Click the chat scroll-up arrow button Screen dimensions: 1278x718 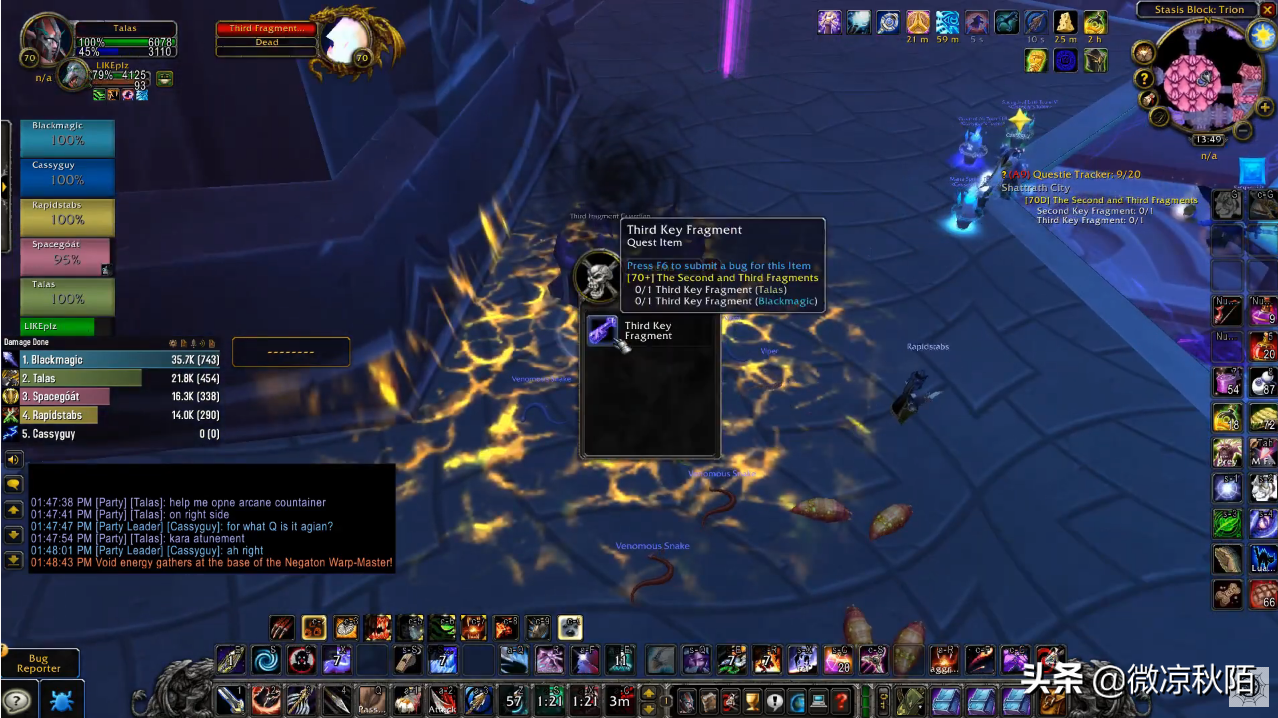(x=14, y=510)
